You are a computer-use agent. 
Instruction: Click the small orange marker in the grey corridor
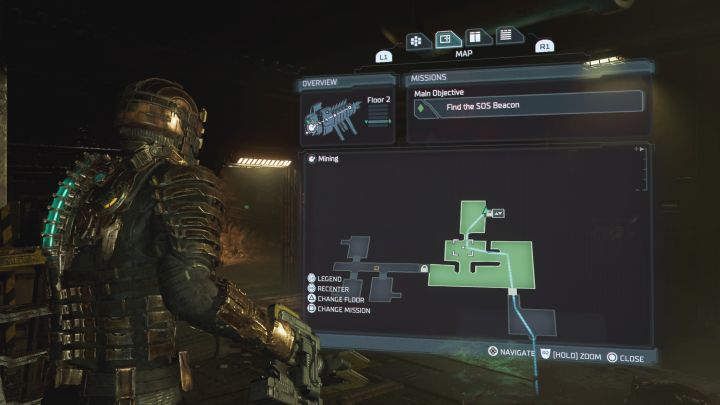375,268
